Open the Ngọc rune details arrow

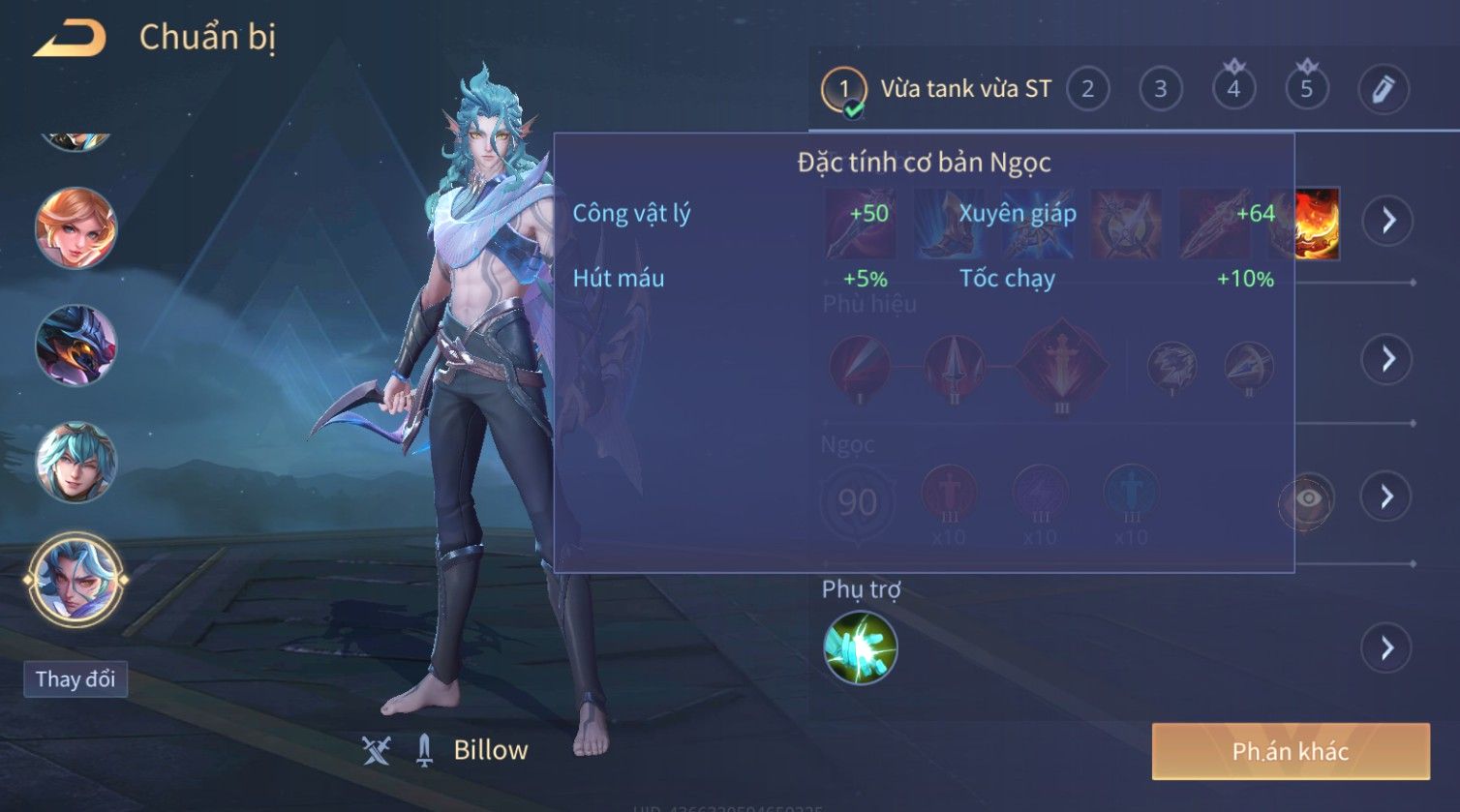click(1387, 497)
